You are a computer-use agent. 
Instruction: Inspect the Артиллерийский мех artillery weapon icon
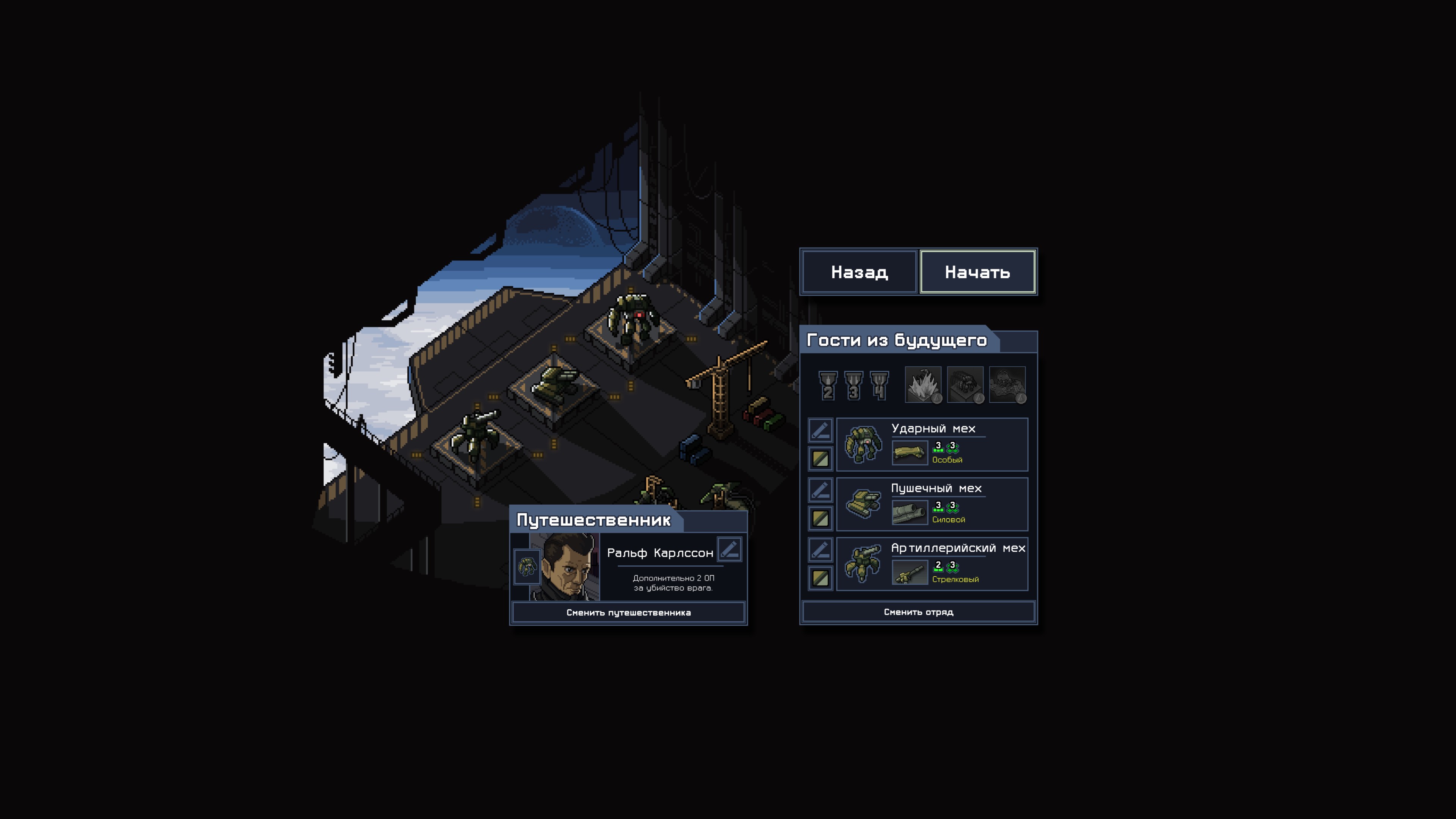click(x=910, y=572)
